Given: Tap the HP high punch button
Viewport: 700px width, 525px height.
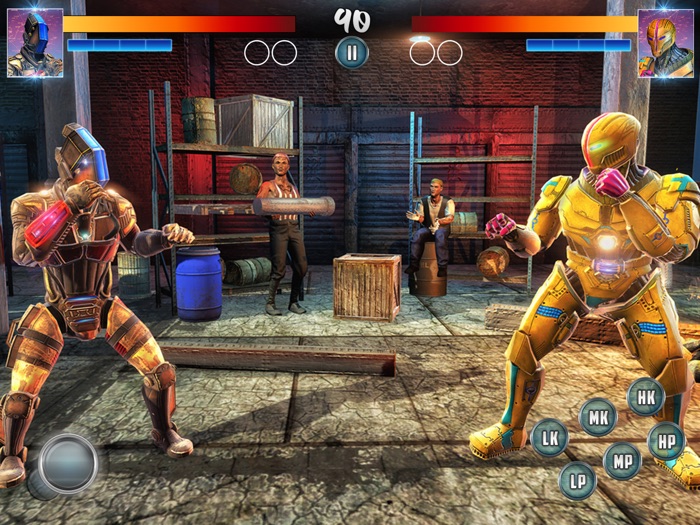Looking at the screenshot, I should (x=666, y=441).
